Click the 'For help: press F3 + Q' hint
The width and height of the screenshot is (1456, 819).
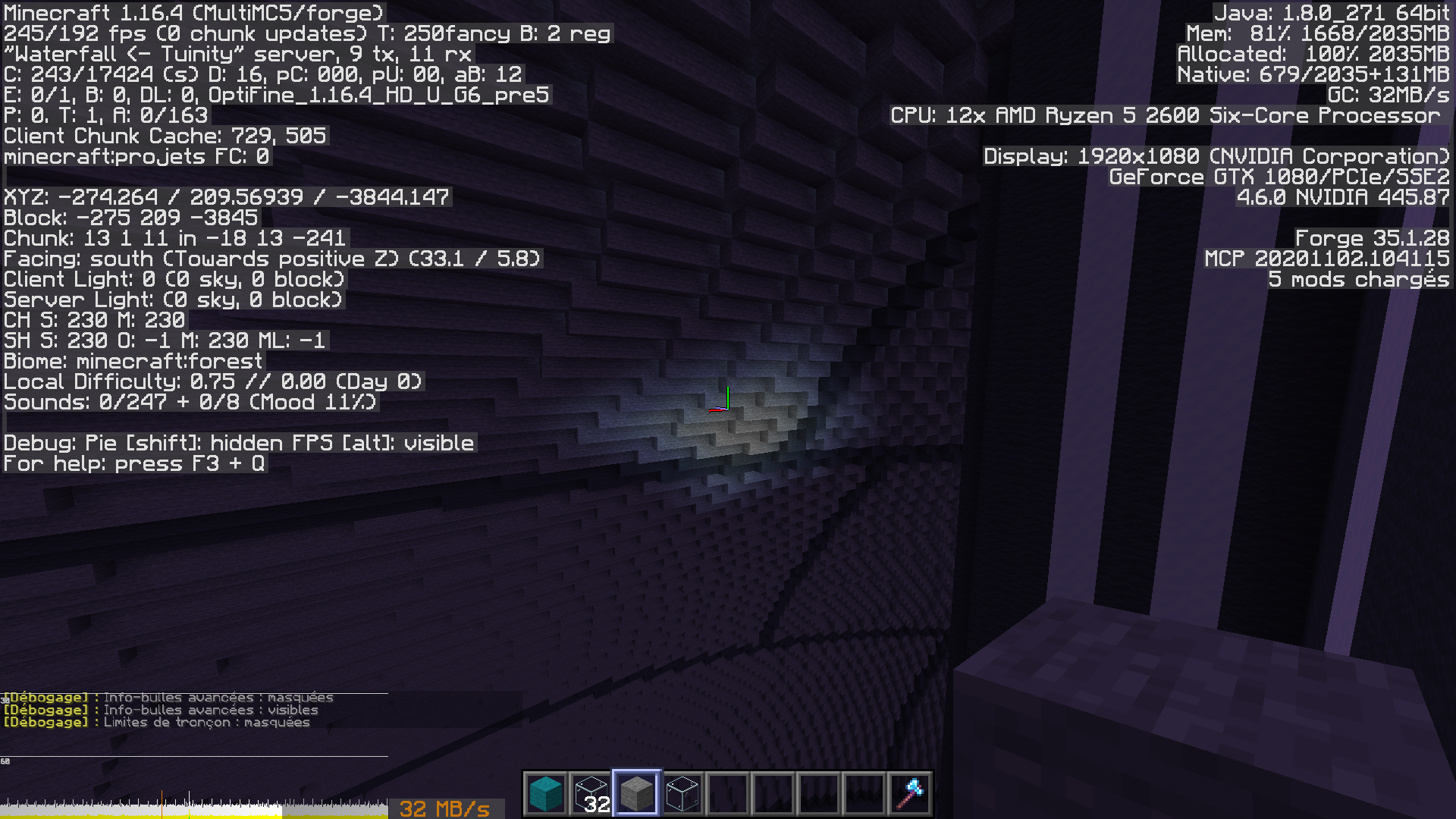[133, 463]
